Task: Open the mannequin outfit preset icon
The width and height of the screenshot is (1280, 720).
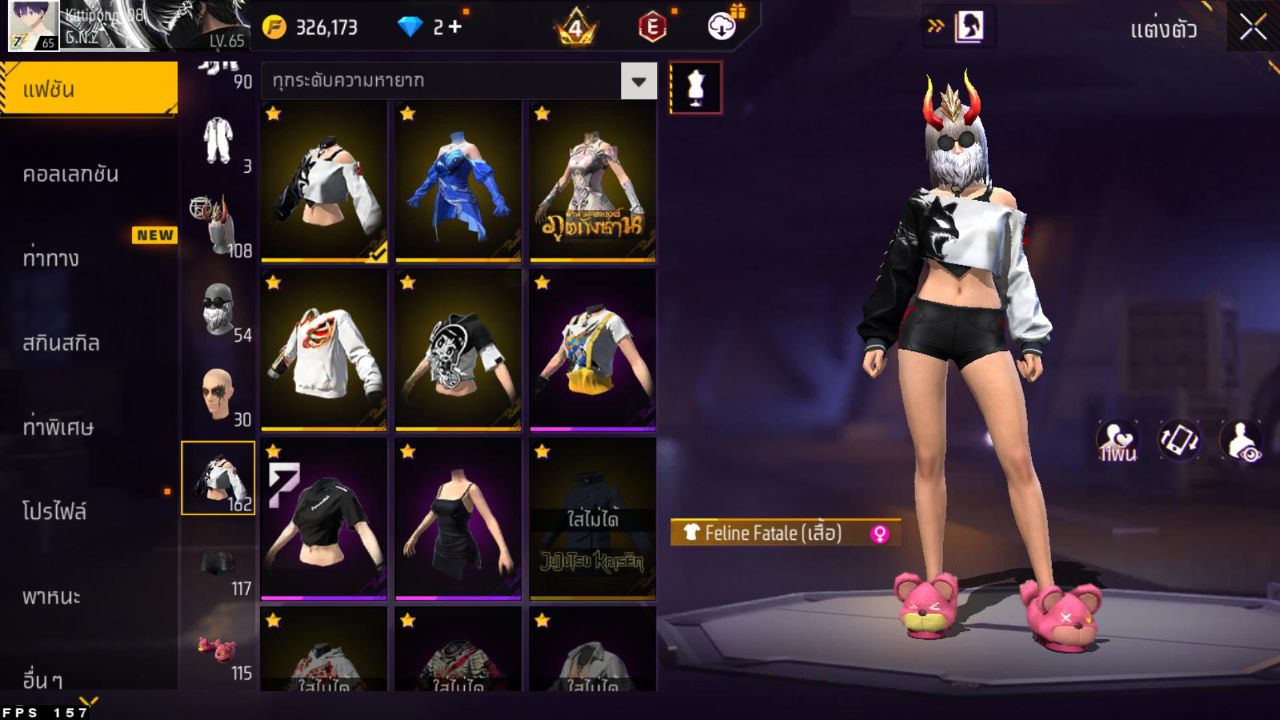Action: click(x=694, y=87)
